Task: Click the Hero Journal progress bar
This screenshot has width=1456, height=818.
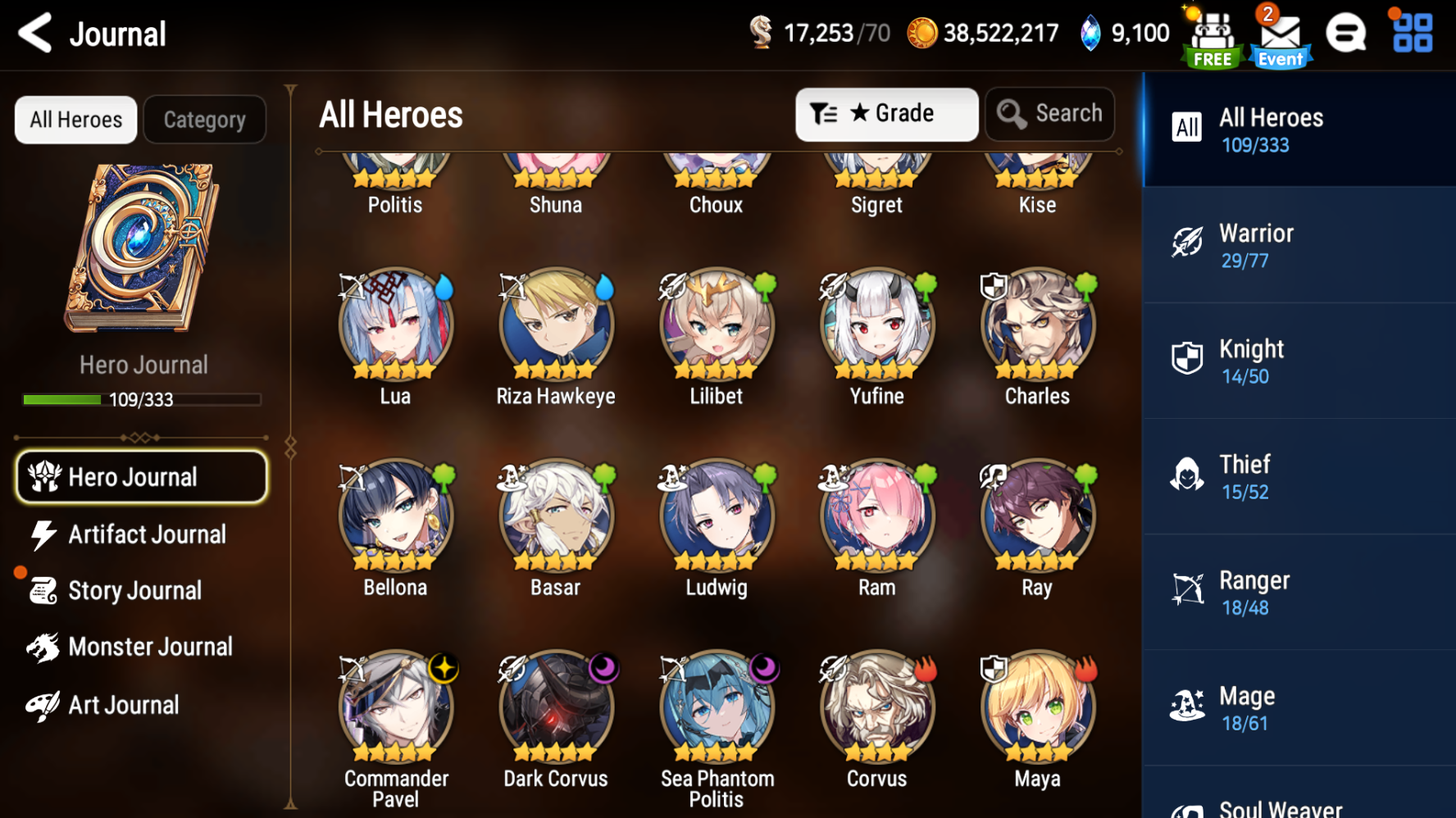Action: tap(141, 399)
